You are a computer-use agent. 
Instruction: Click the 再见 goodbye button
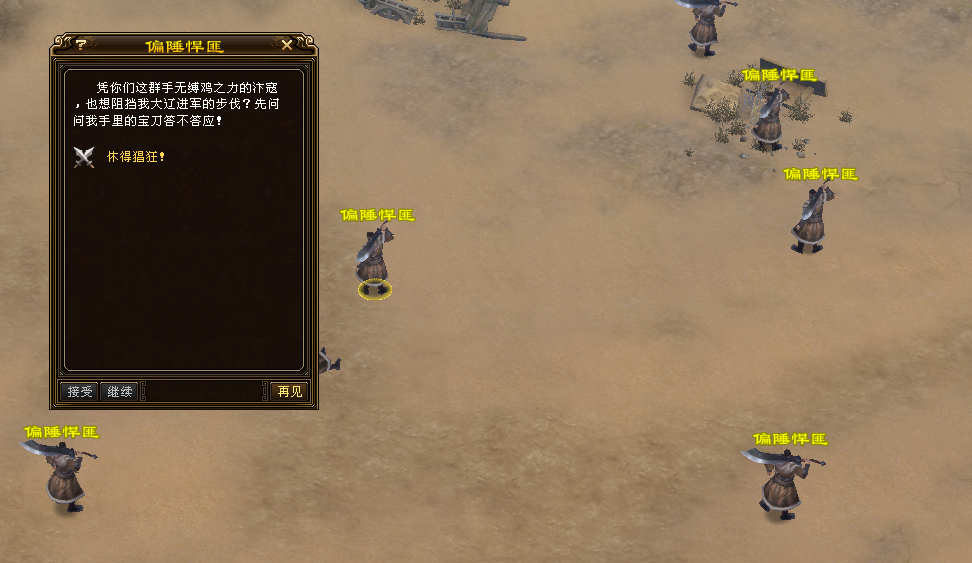click(x=290, y=391)
